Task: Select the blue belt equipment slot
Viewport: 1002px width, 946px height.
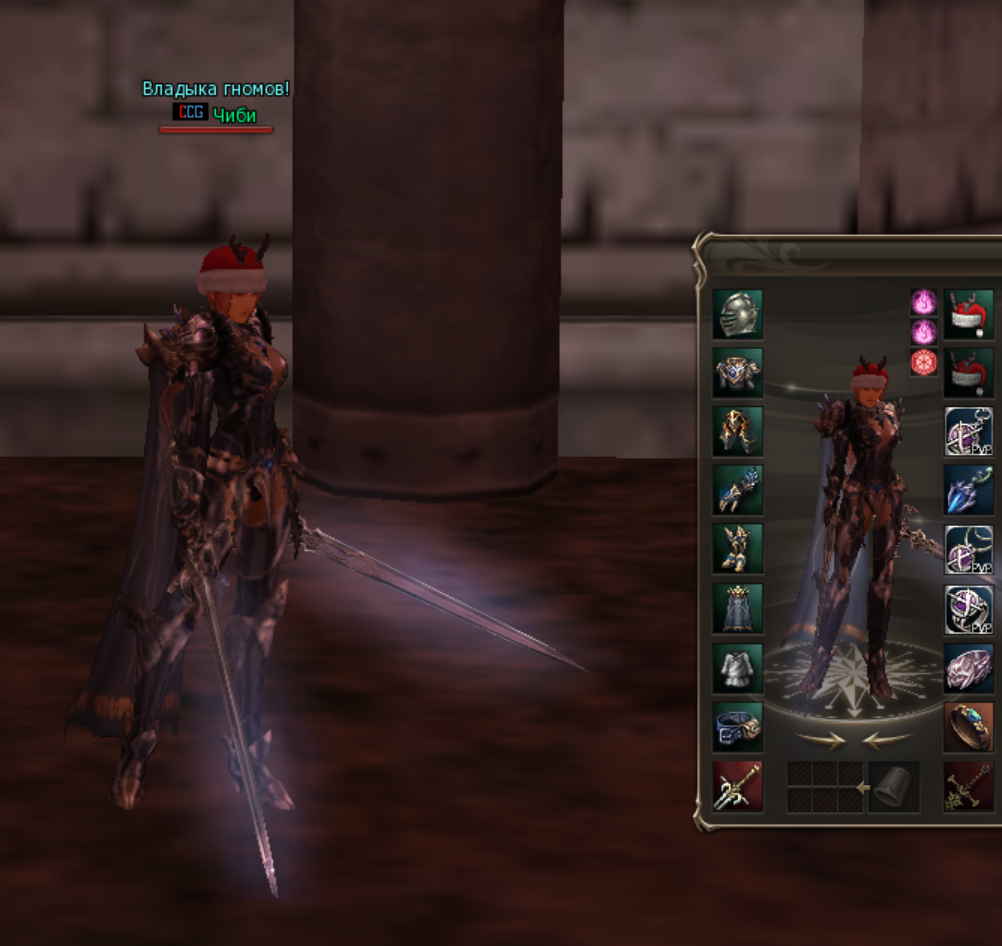Action: pos(738,727)
